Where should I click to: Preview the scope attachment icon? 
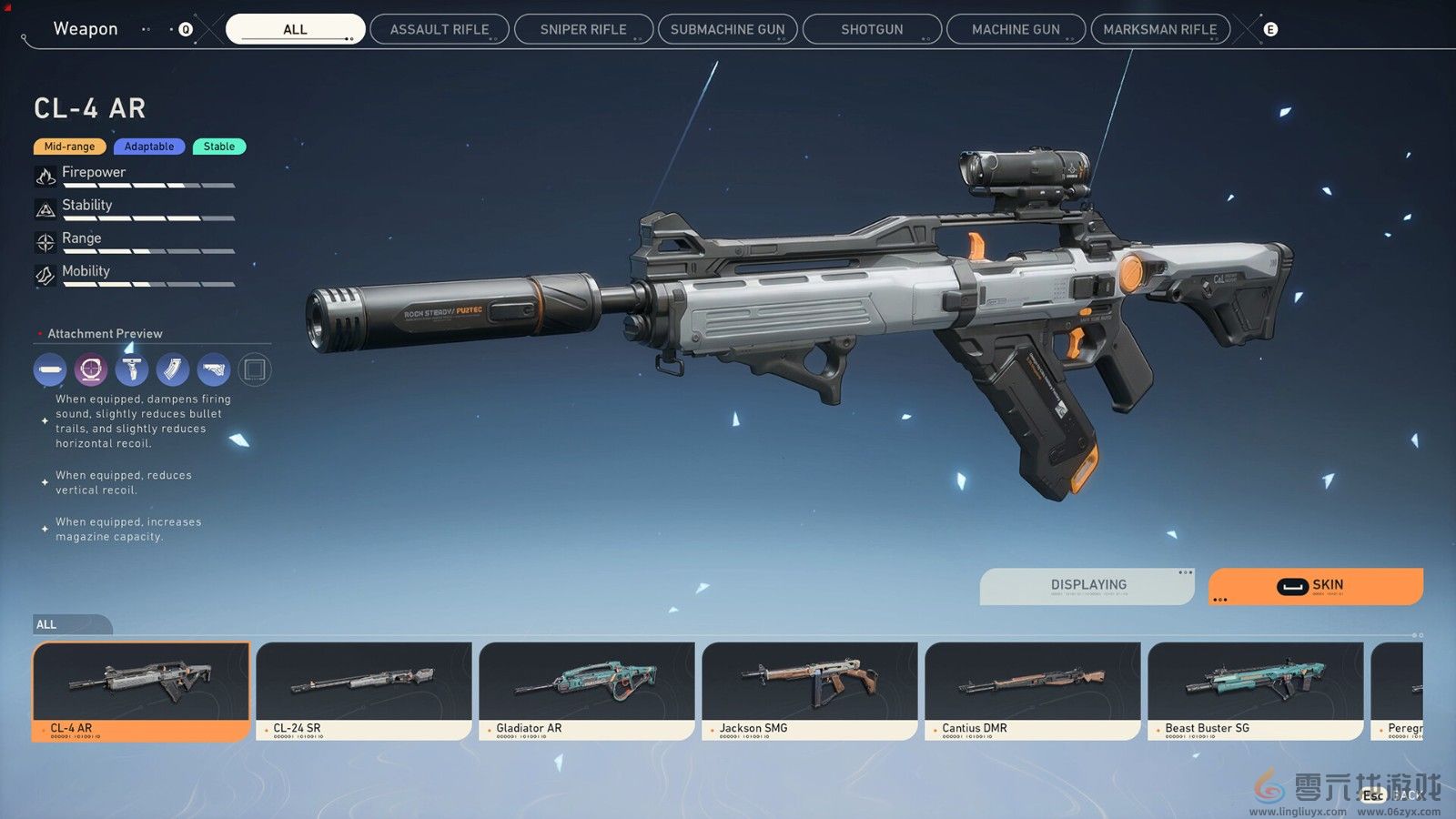91,369
